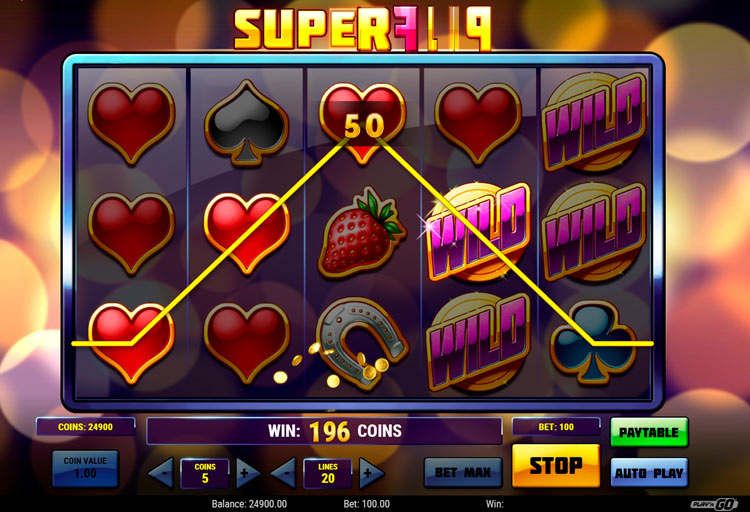Viewport: 750px width, 512px height.
Task: Open the Paytable
Action: click(649, 432)
